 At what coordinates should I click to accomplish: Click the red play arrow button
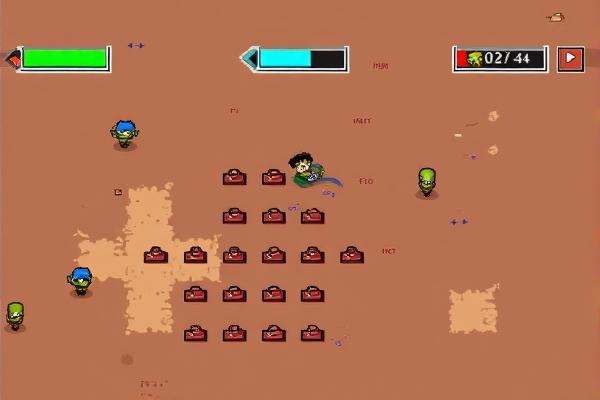[570, 58]
